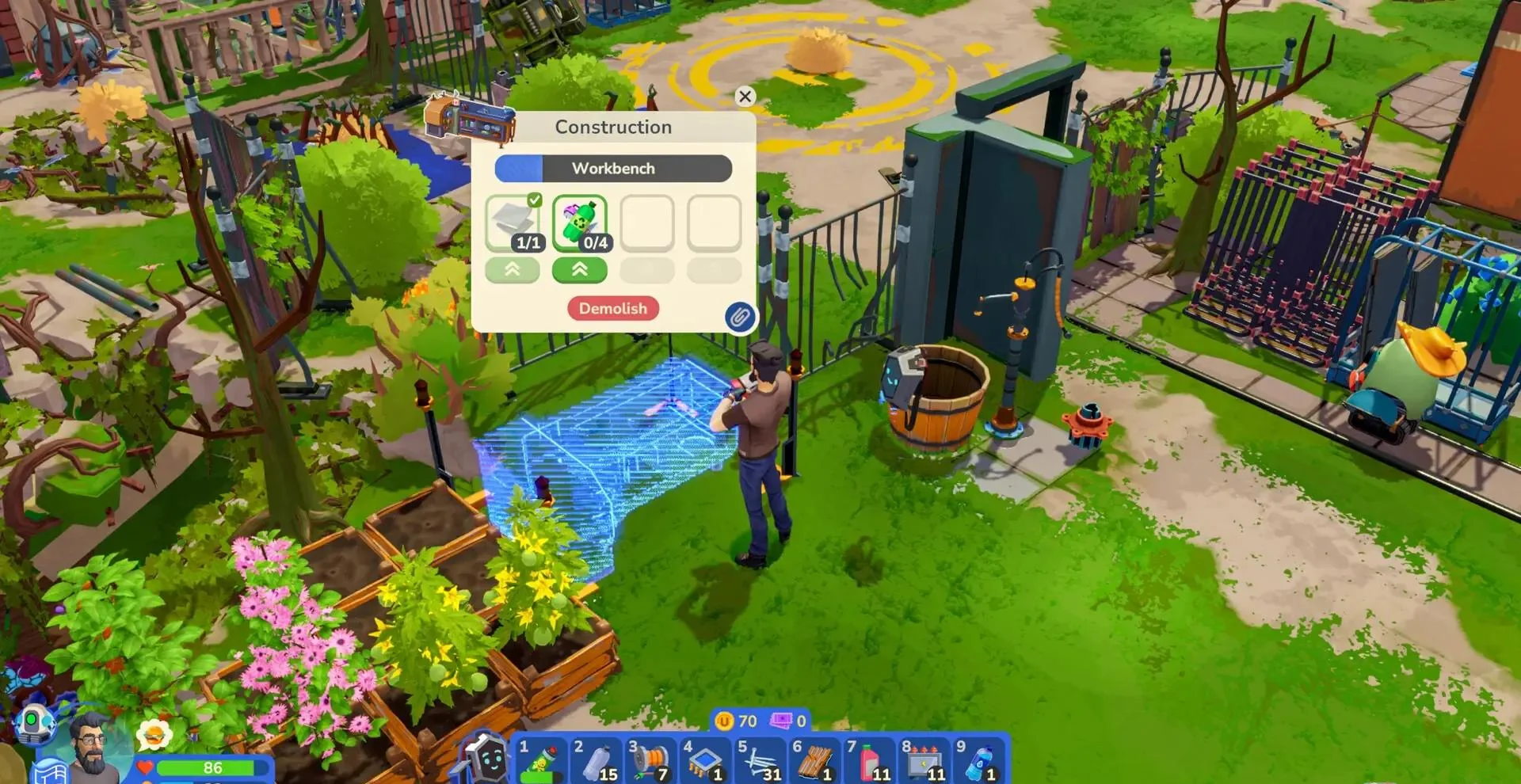Close the Construction panel

coord(745,97)
